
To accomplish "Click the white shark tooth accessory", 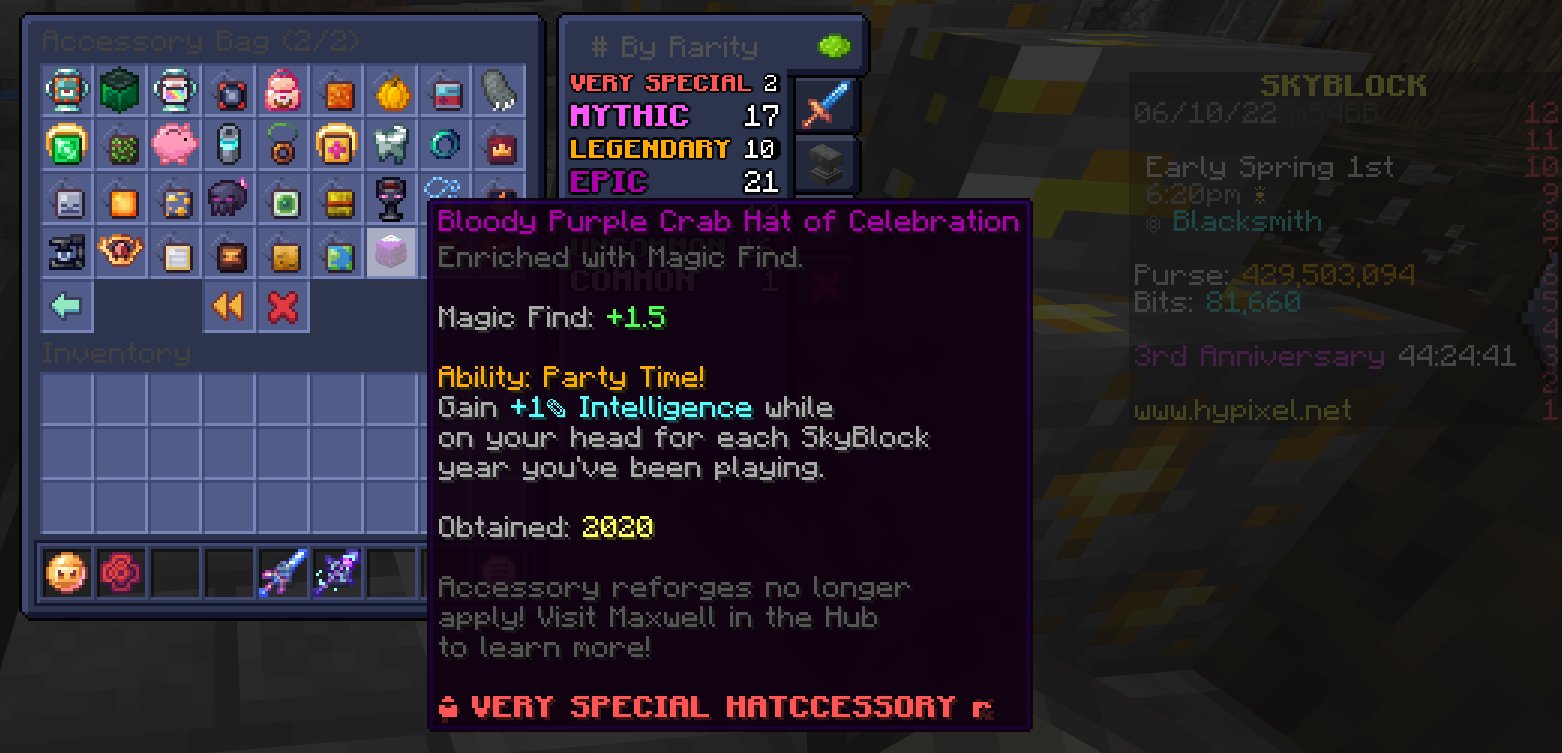I will (390, 145).
